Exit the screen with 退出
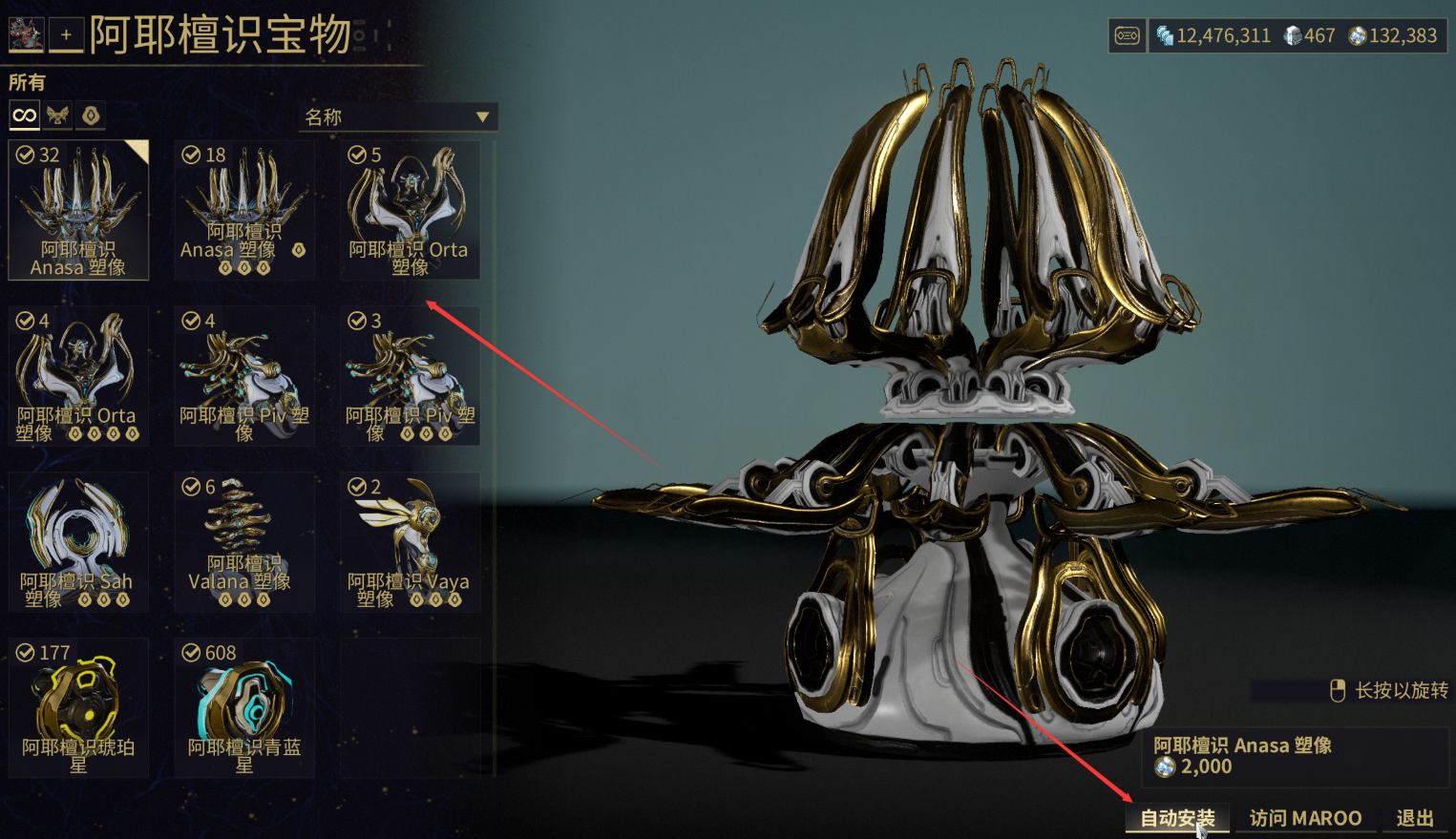 pyautogui.click(x=1415, y=818)
